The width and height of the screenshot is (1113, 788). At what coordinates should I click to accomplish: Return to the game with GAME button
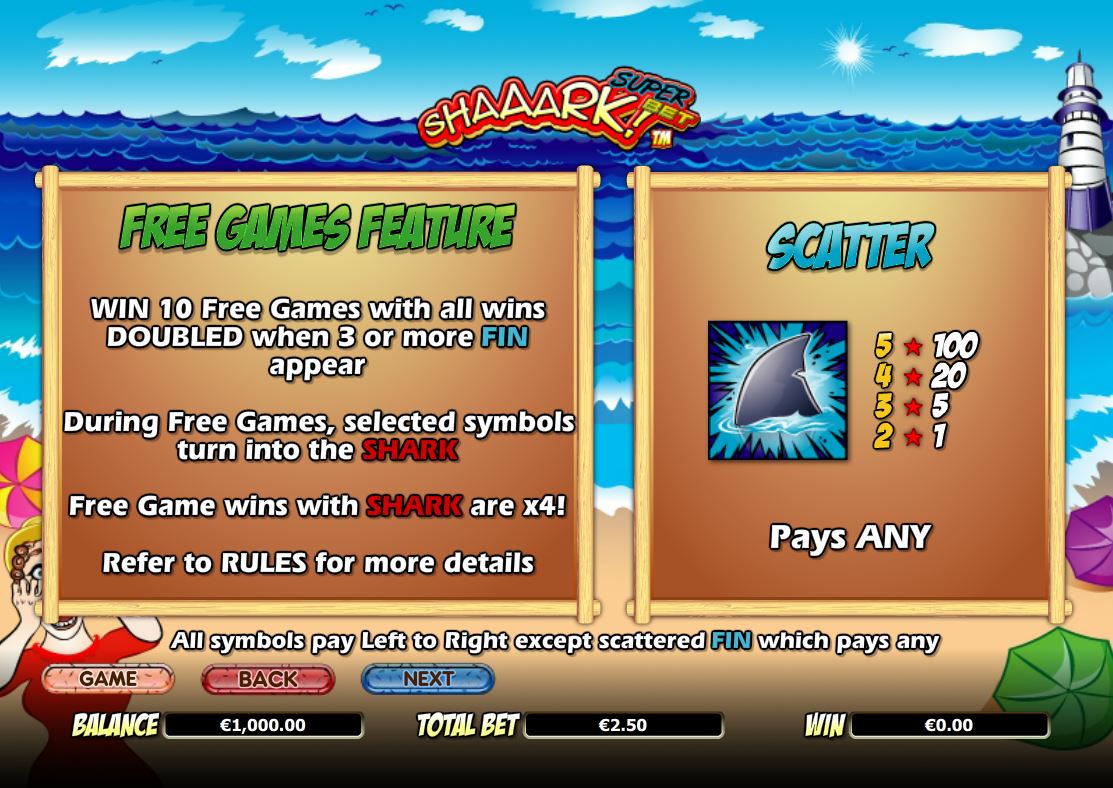[x=108, y=679]
